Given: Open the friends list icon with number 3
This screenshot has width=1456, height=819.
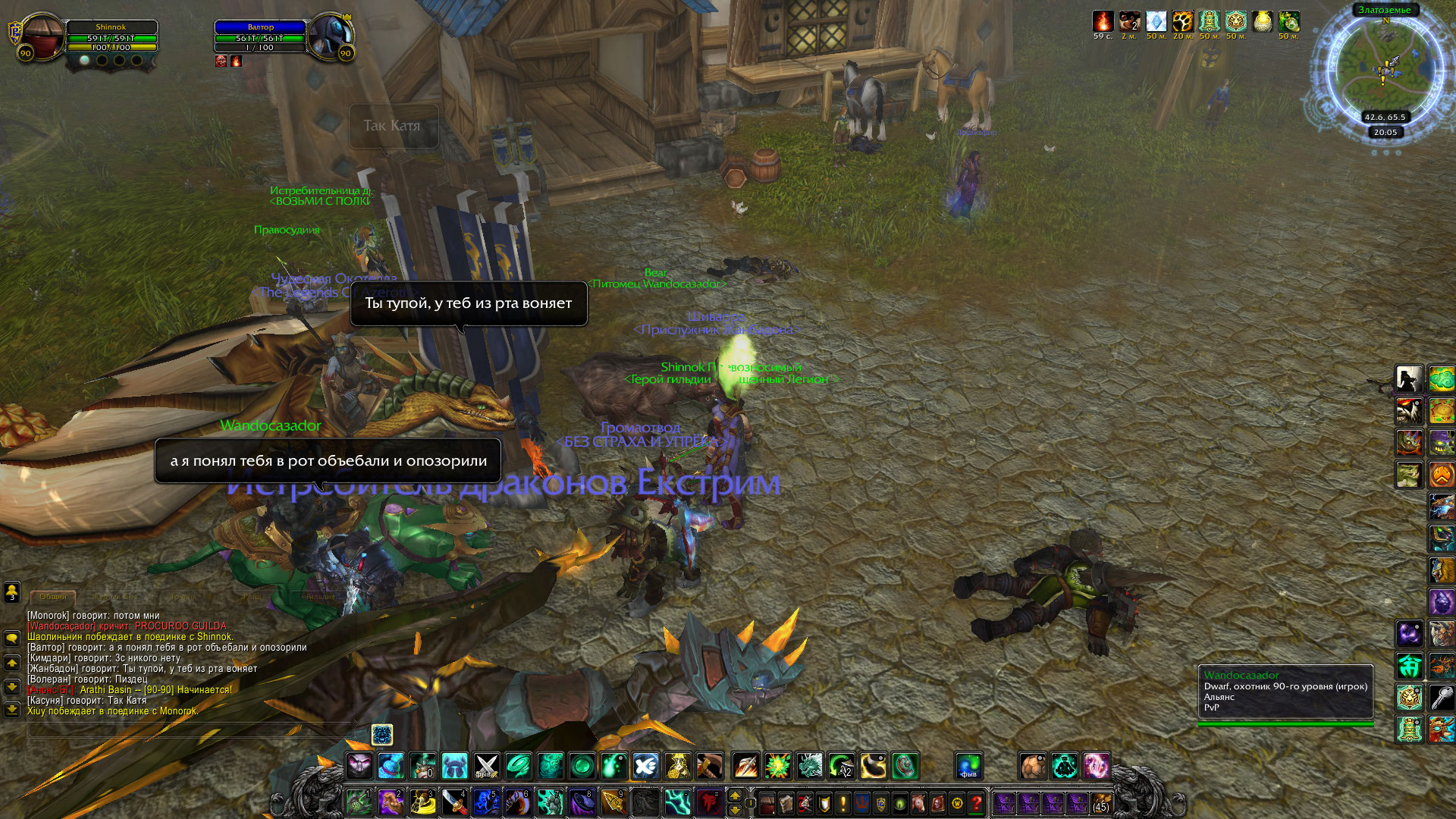Looking at the screenshot, I should pyautogui.click(x=12, y=591).
